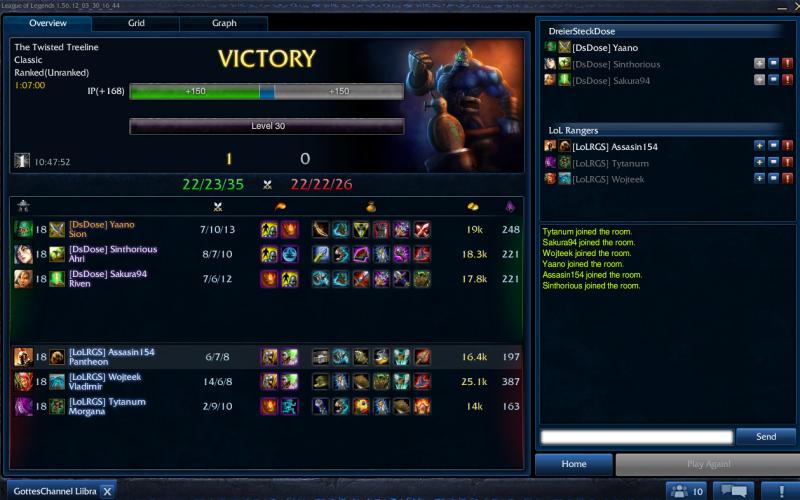The image size is (800, 500).
Task: Switch to the Grid tab
Action: tap(136, 22)
